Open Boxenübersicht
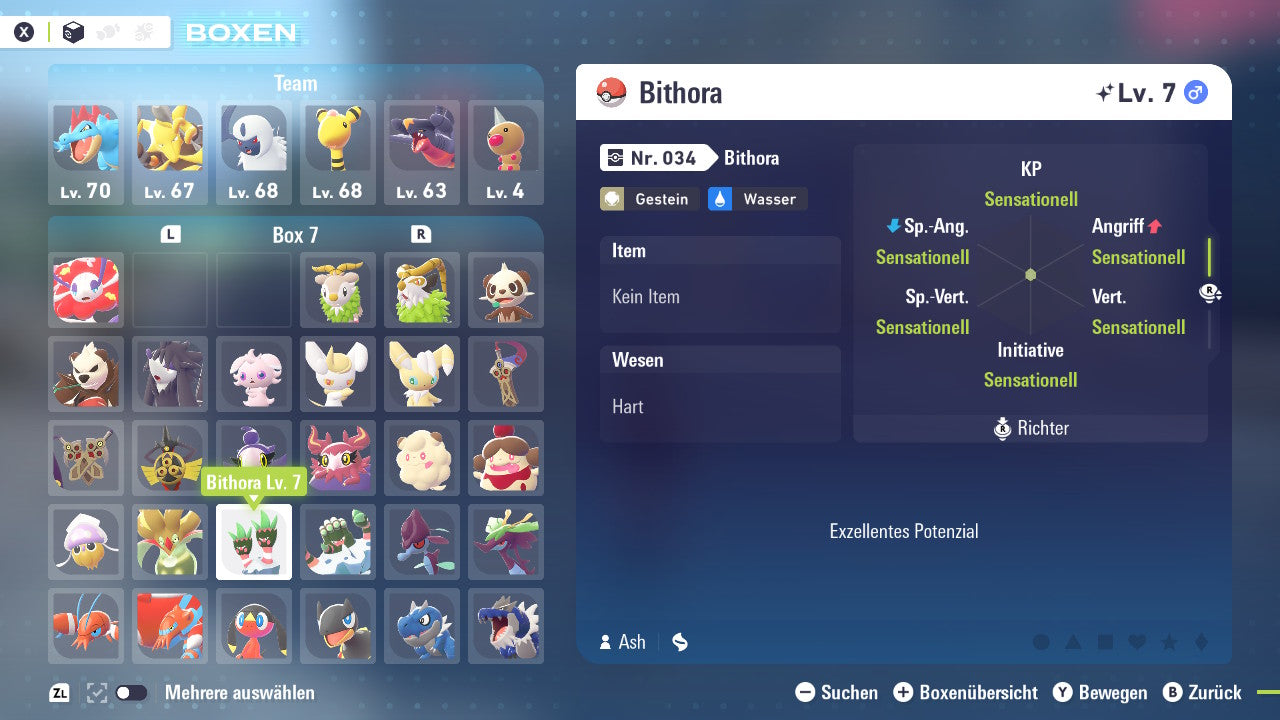1280x720 pixels. 967,692
